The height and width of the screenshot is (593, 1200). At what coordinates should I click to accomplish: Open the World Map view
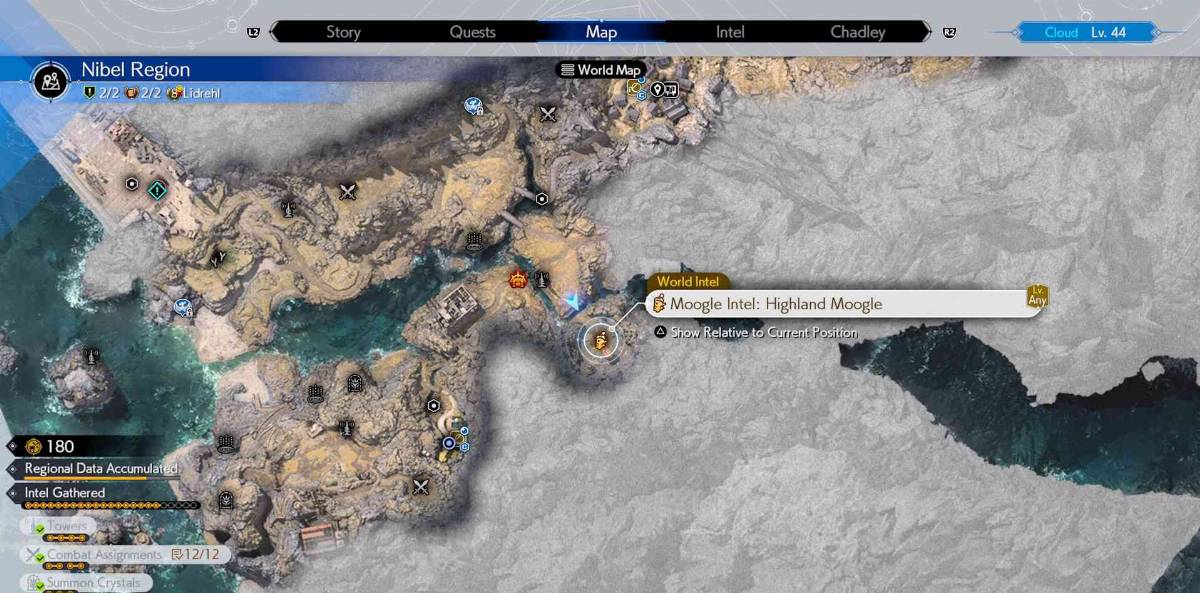600,70
